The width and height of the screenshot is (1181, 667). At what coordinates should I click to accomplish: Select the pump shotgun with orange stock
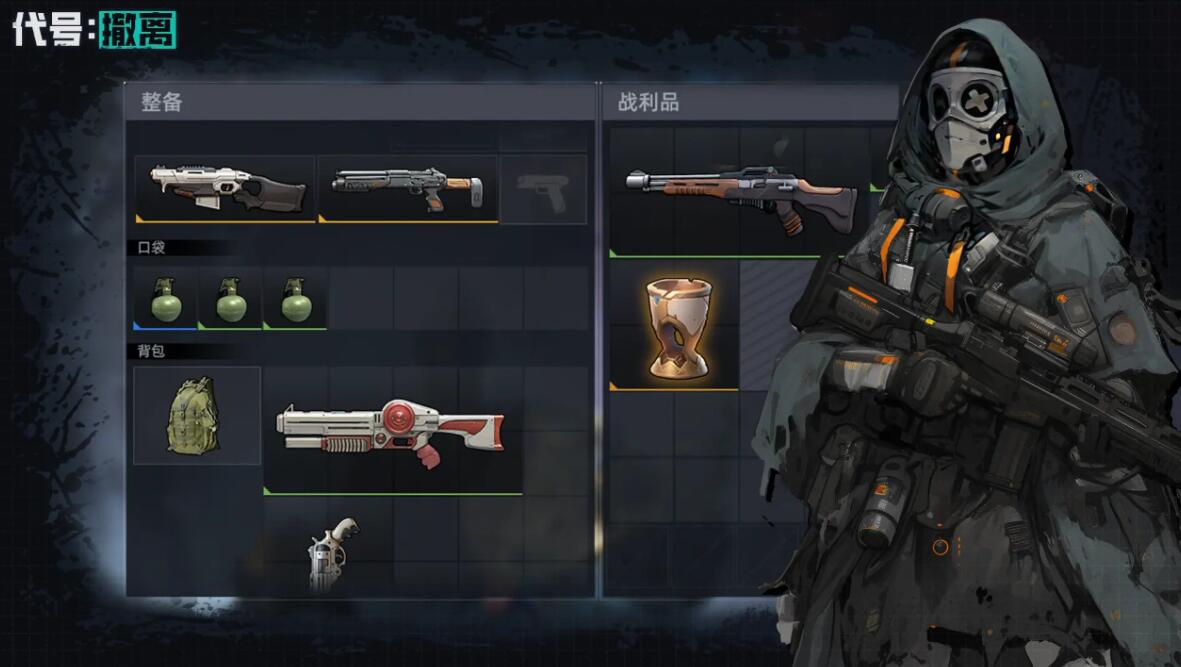click(407, 188)
